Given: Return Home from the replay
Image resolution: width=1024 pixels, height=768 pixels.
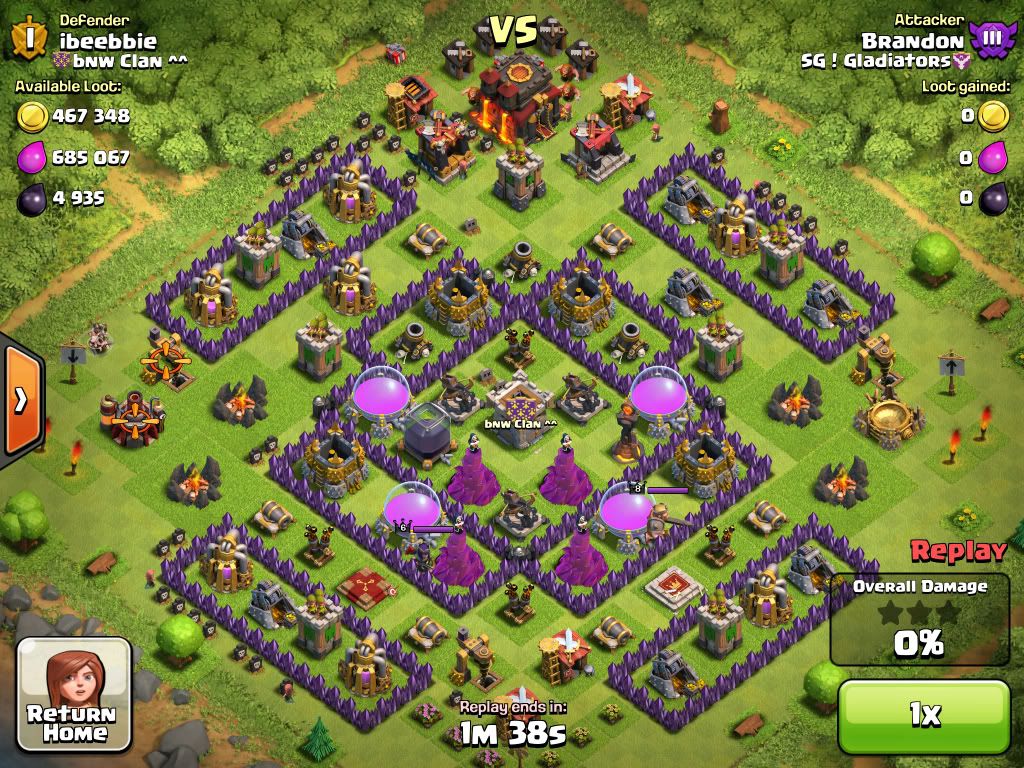Looking at the screenshot, I should (75, 694).
